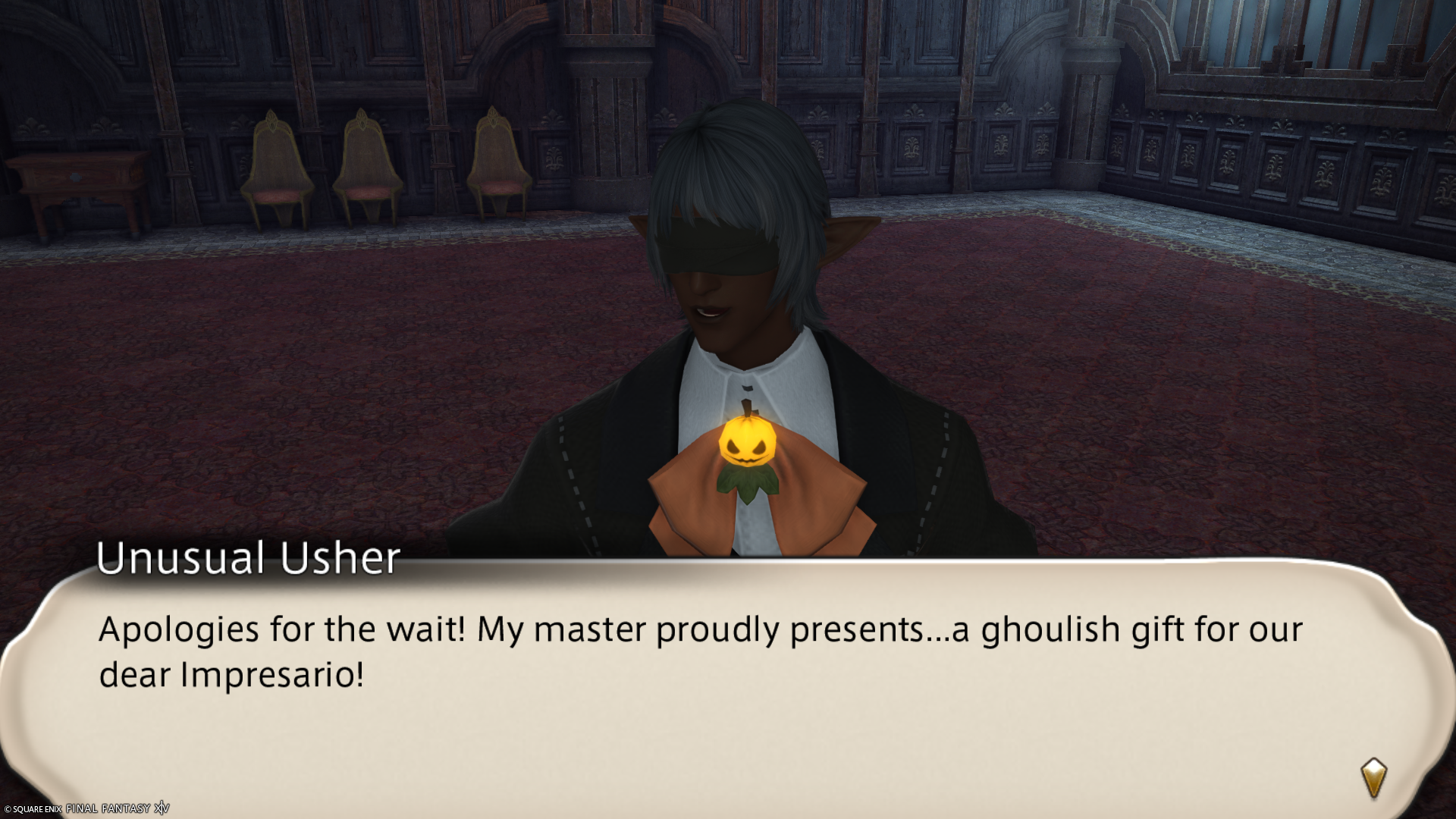Advance dialogue with the gold arrow indicator
Viewport: 1456px width, 819px height.
pyautogui.click(x=1373, y=777)
